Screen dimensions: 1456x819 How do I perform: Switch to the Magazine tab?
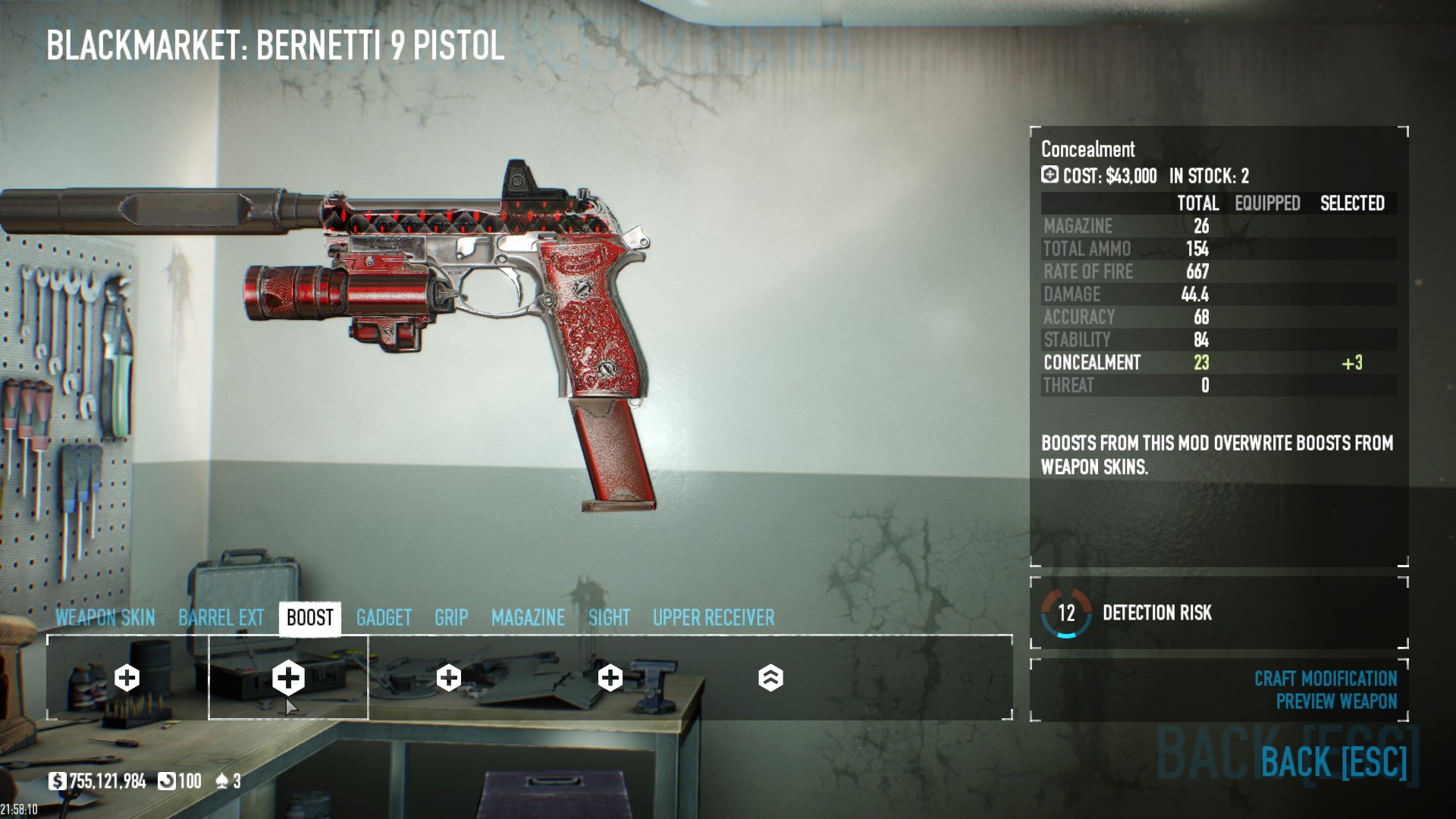pos(528,618)
